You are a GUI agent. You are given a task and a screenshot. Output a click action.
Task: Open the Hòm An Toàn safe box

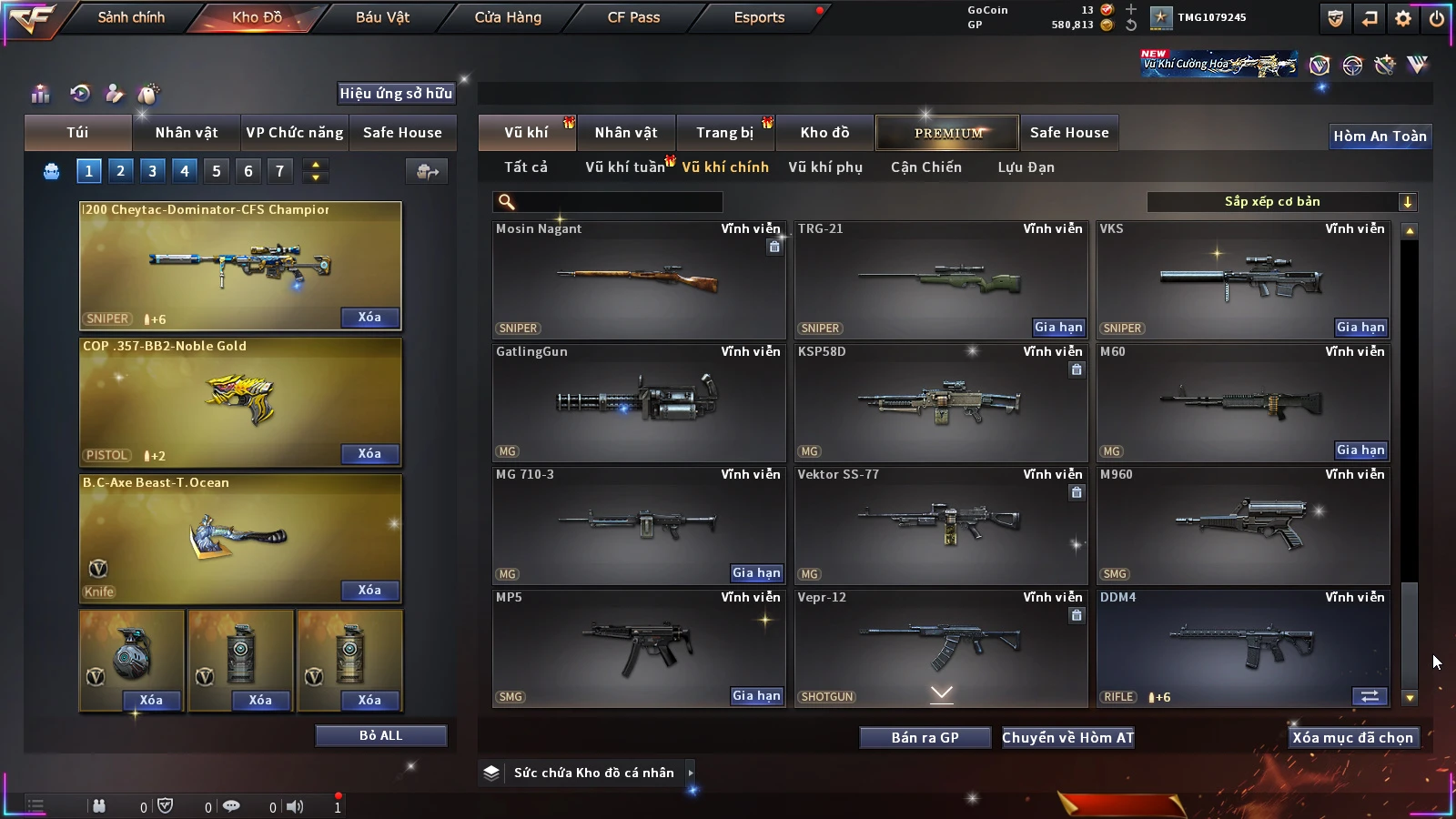[1380, 136]
